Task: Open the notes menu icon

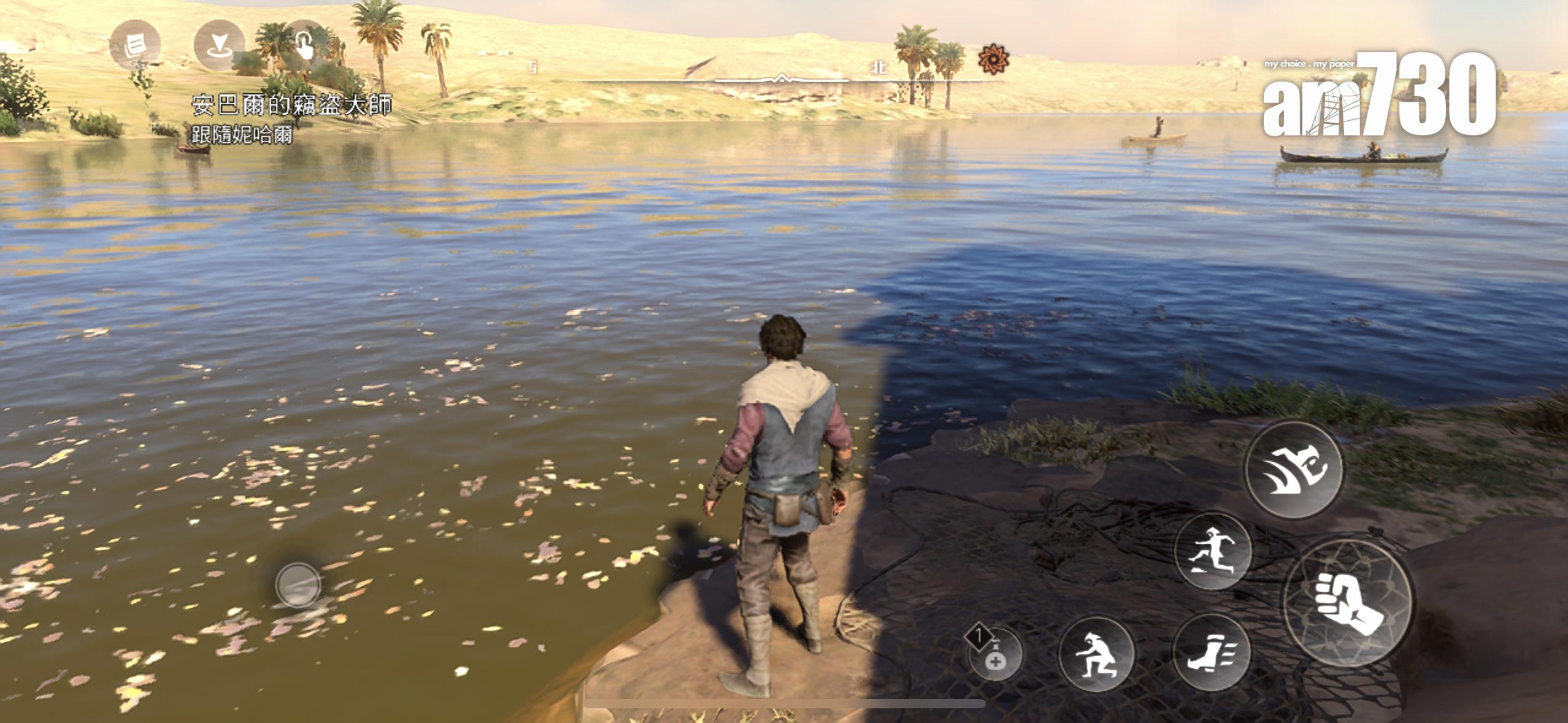Action: tap(134, 45)
